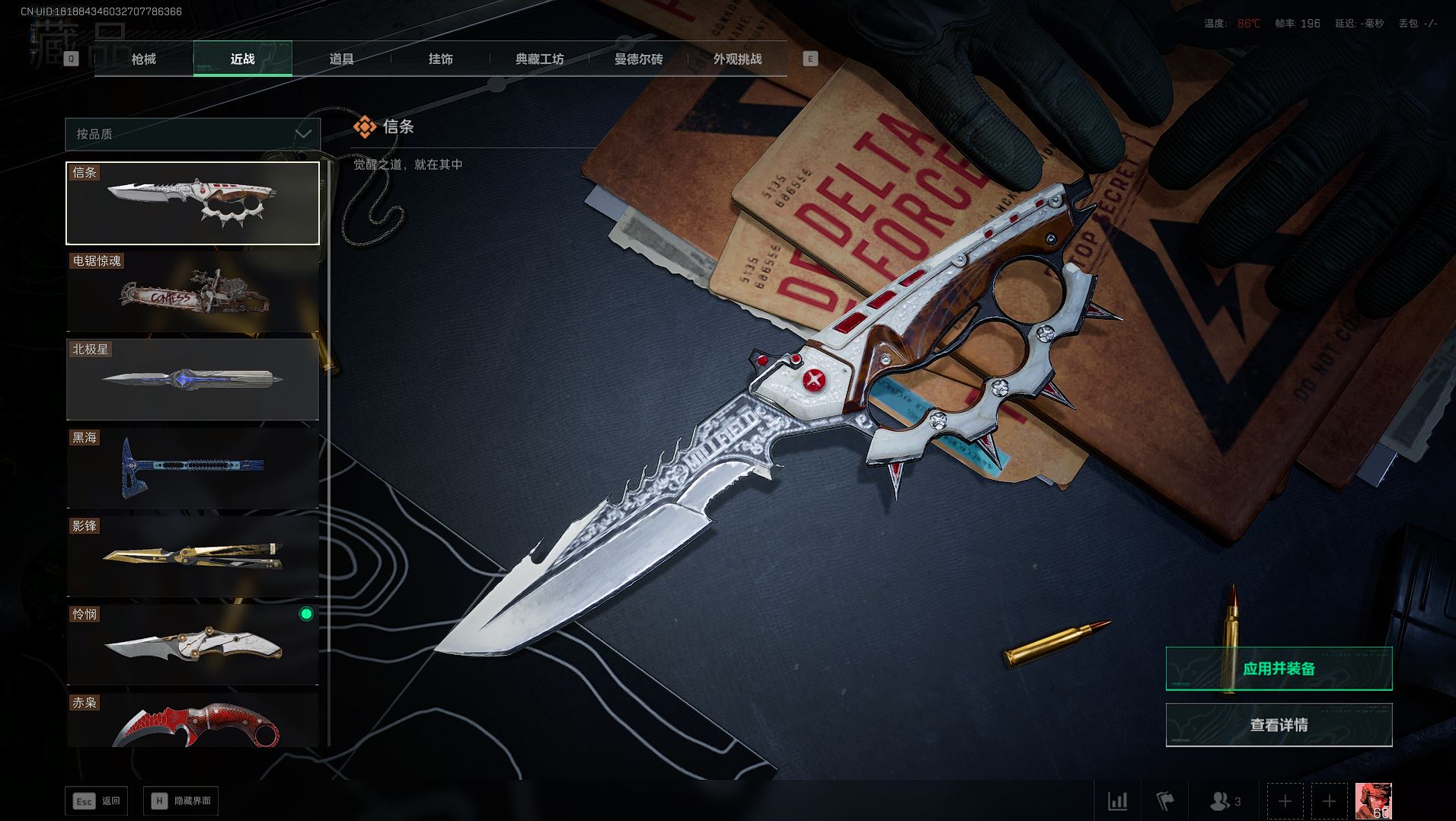Click 隐藏界面 to hide the interface
This screenshot has height=821, width=1456.
click(x=181, y=801)
